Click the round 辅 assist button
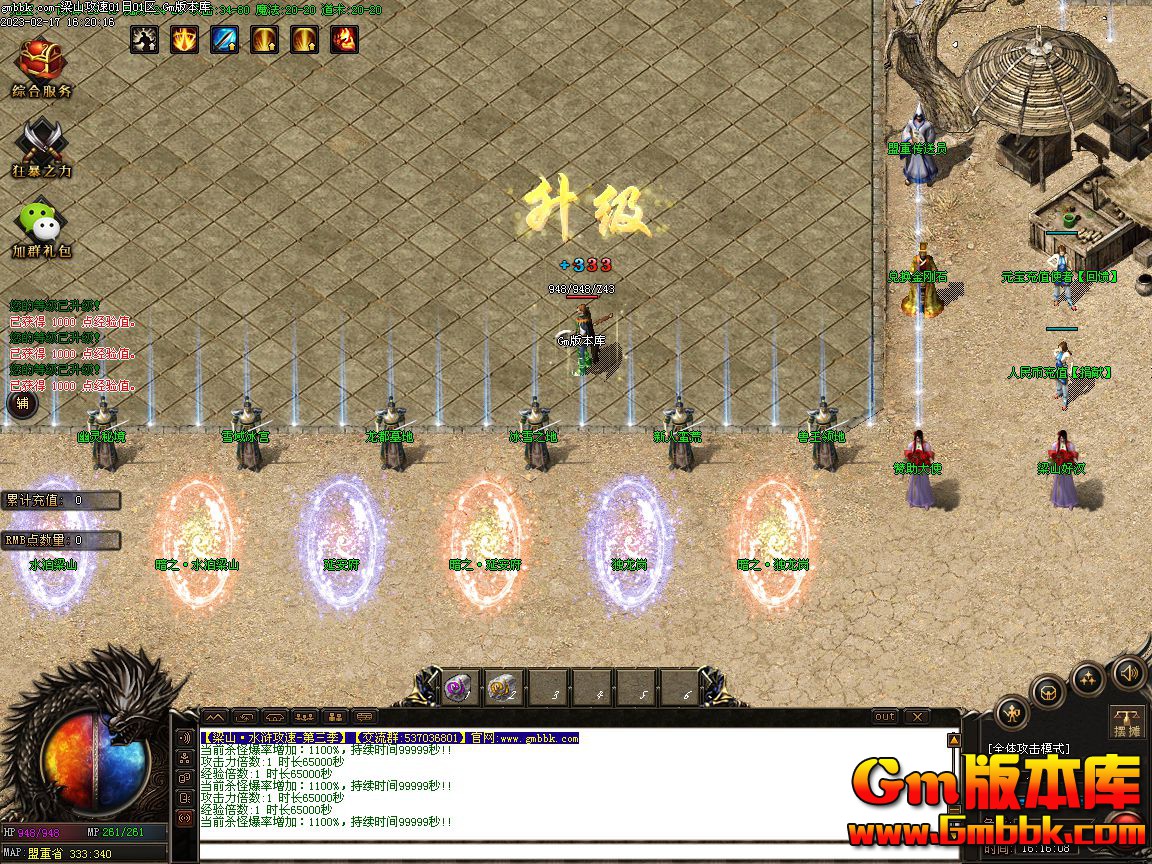The width and height of the screenshot is (1152, 864). [22, 404]
